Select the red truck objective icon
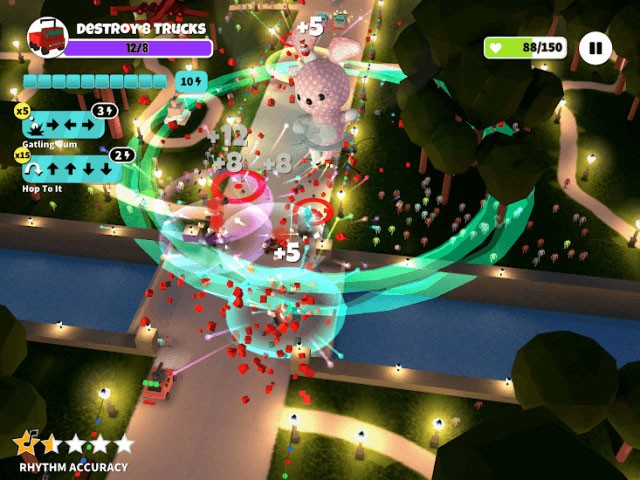The height and width of the screenshot is (480, 640). 46,38
